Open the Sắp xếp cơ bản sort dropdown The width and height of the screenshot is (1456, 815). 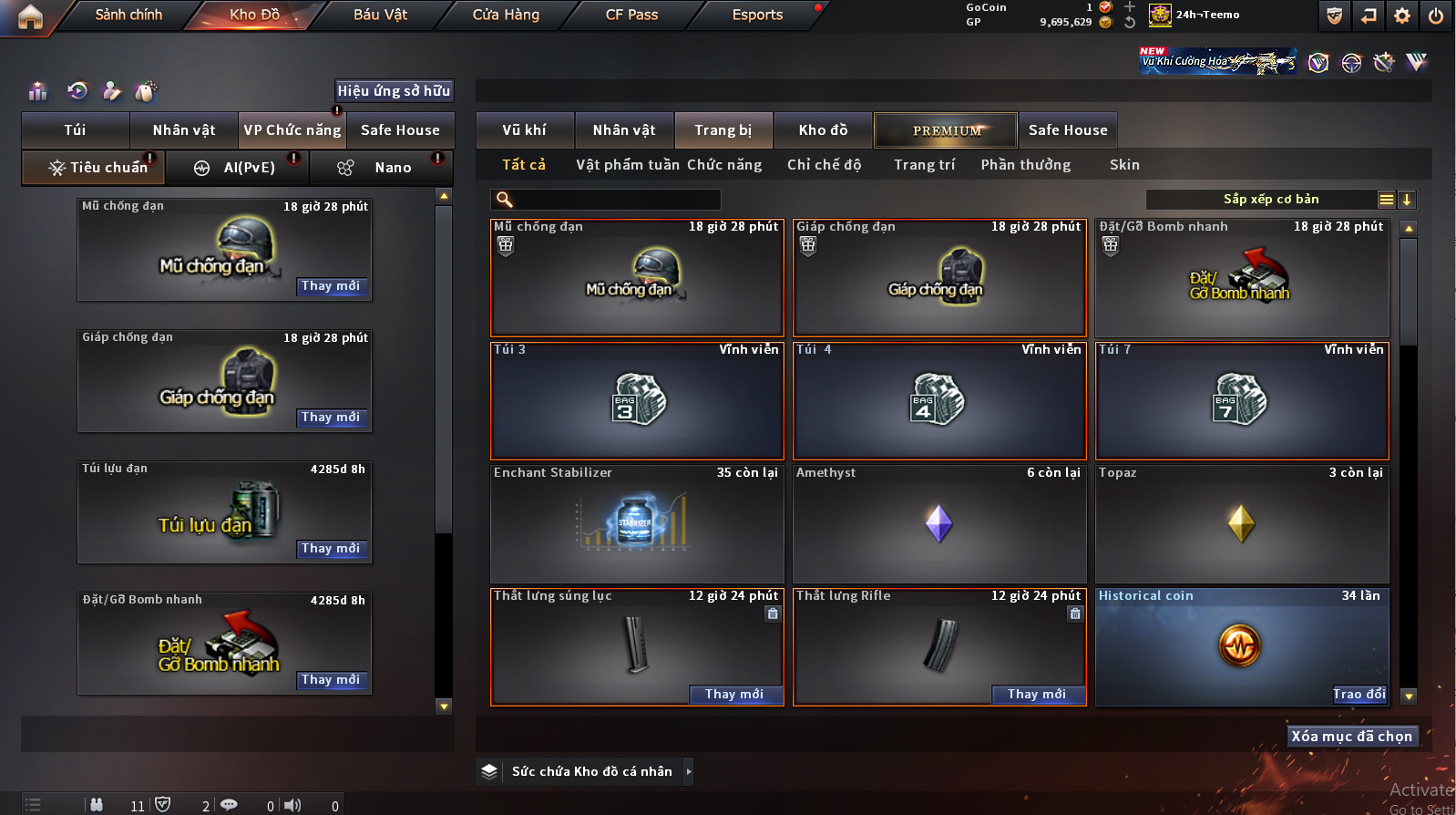[1270, 200]
